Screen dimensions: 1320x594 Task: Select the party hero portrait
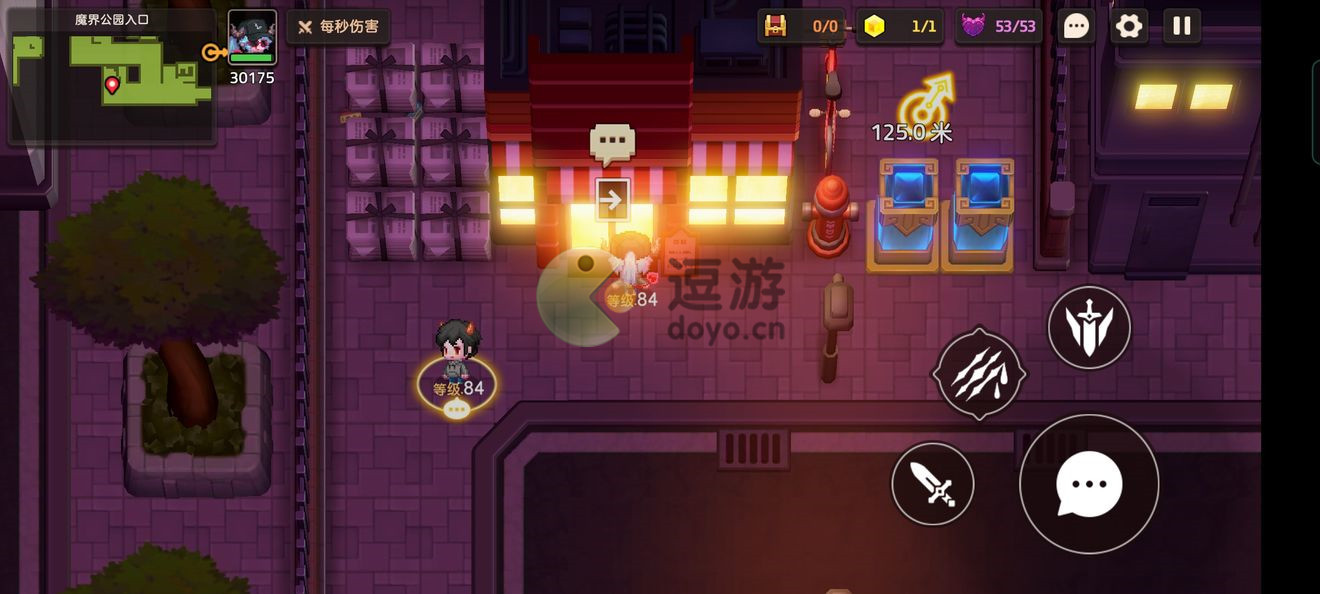[x=252, y=38]
